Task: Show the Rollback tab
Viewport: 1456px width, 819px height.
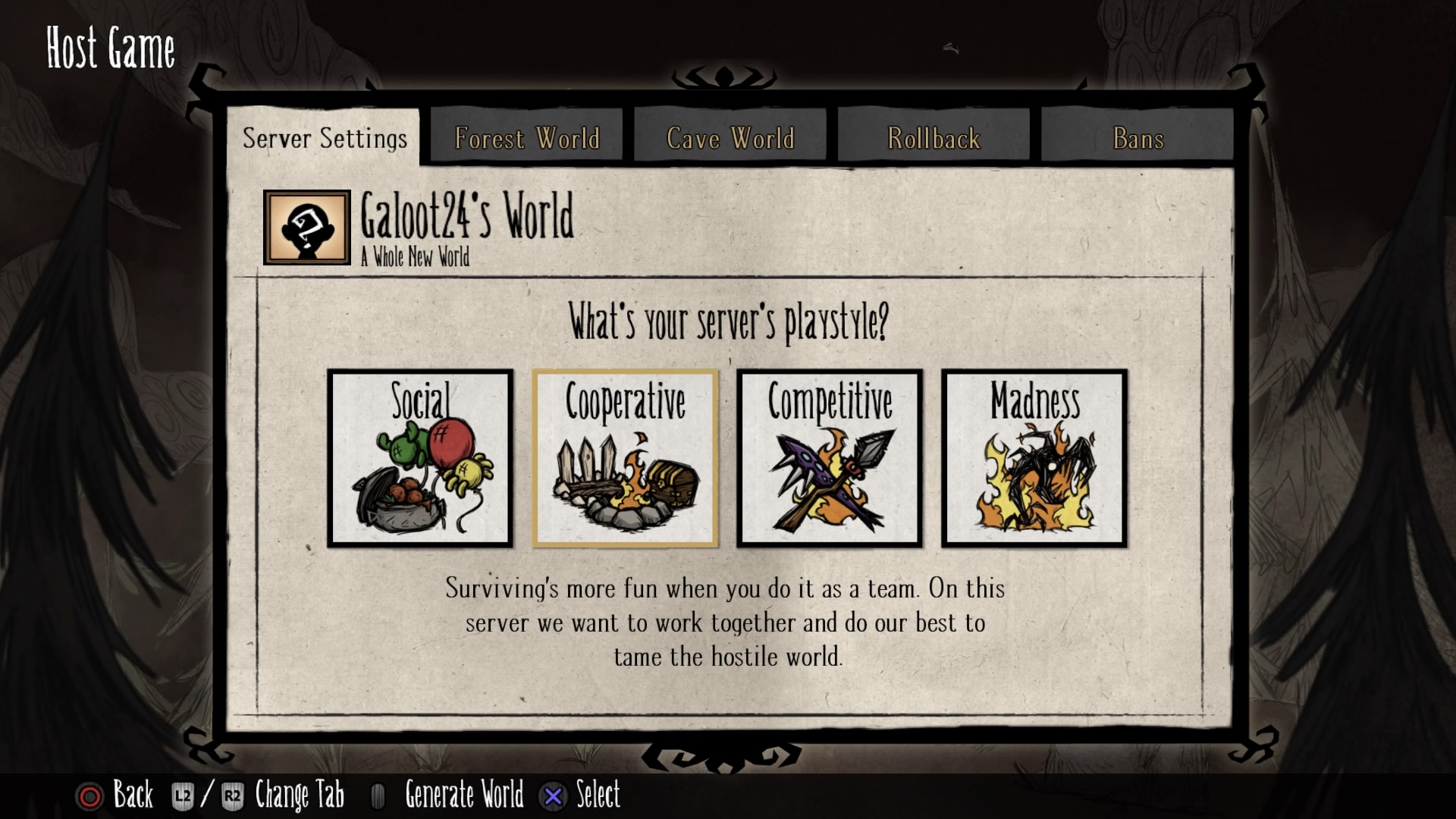Action: [x=934, y=138]
